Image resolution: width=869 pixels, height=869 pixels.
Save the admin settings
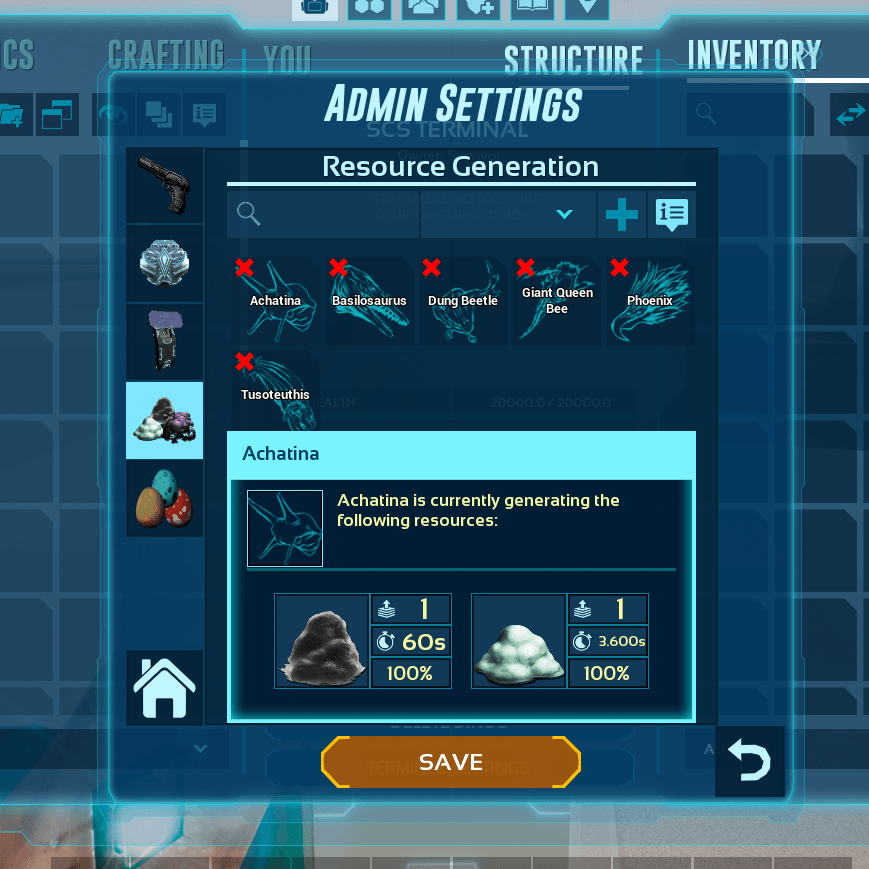tap(451, 762)
